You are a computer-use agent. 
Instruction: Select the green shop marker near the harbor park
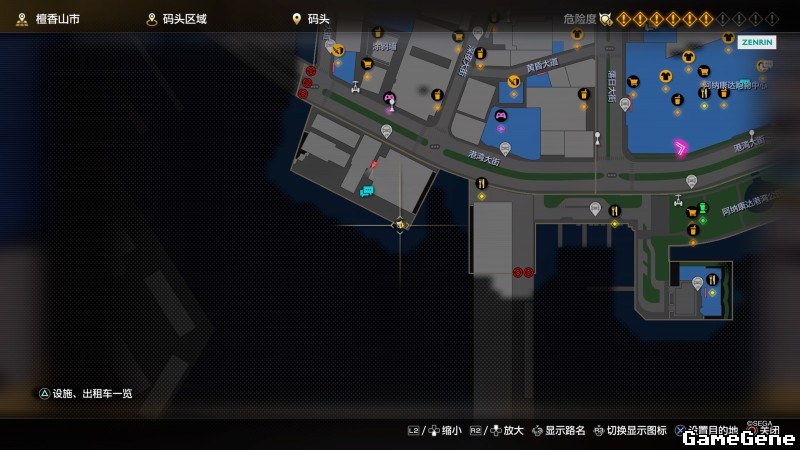(702, 208)
